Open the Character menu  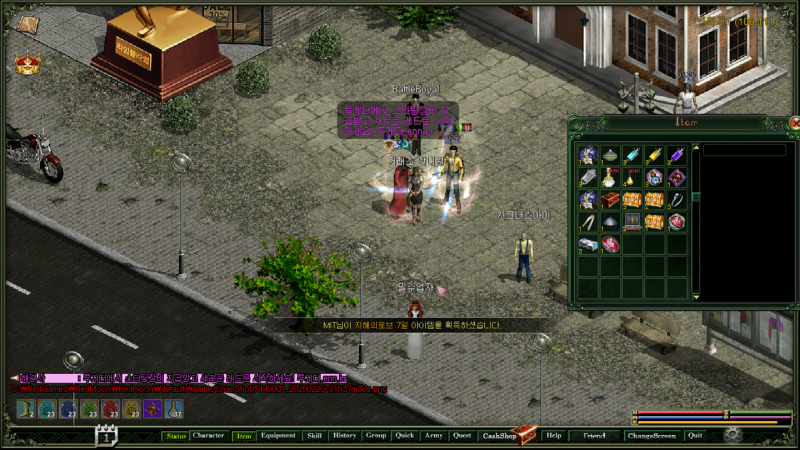[209, 436]
